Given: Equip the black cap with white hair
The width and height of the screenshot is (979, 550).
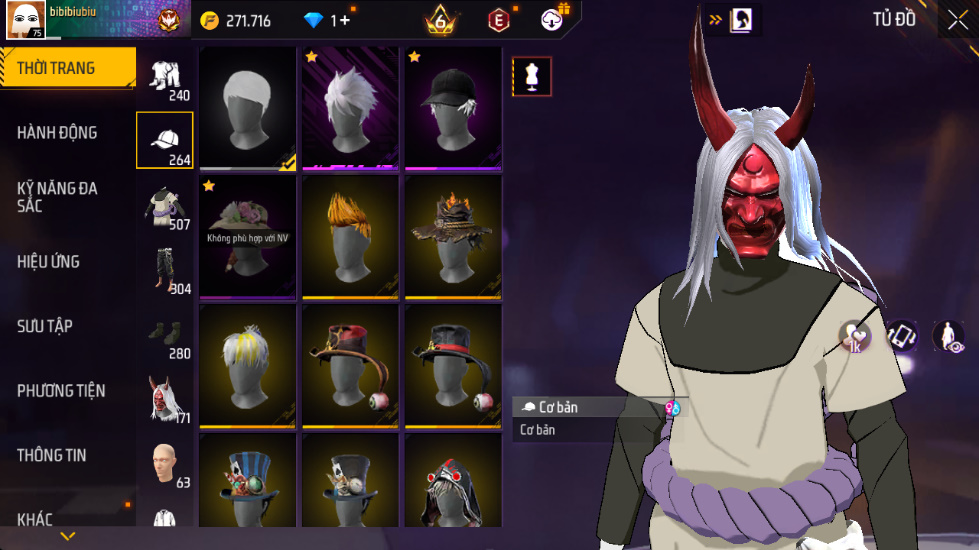Looking at the screenshot, I should (453, 108).
